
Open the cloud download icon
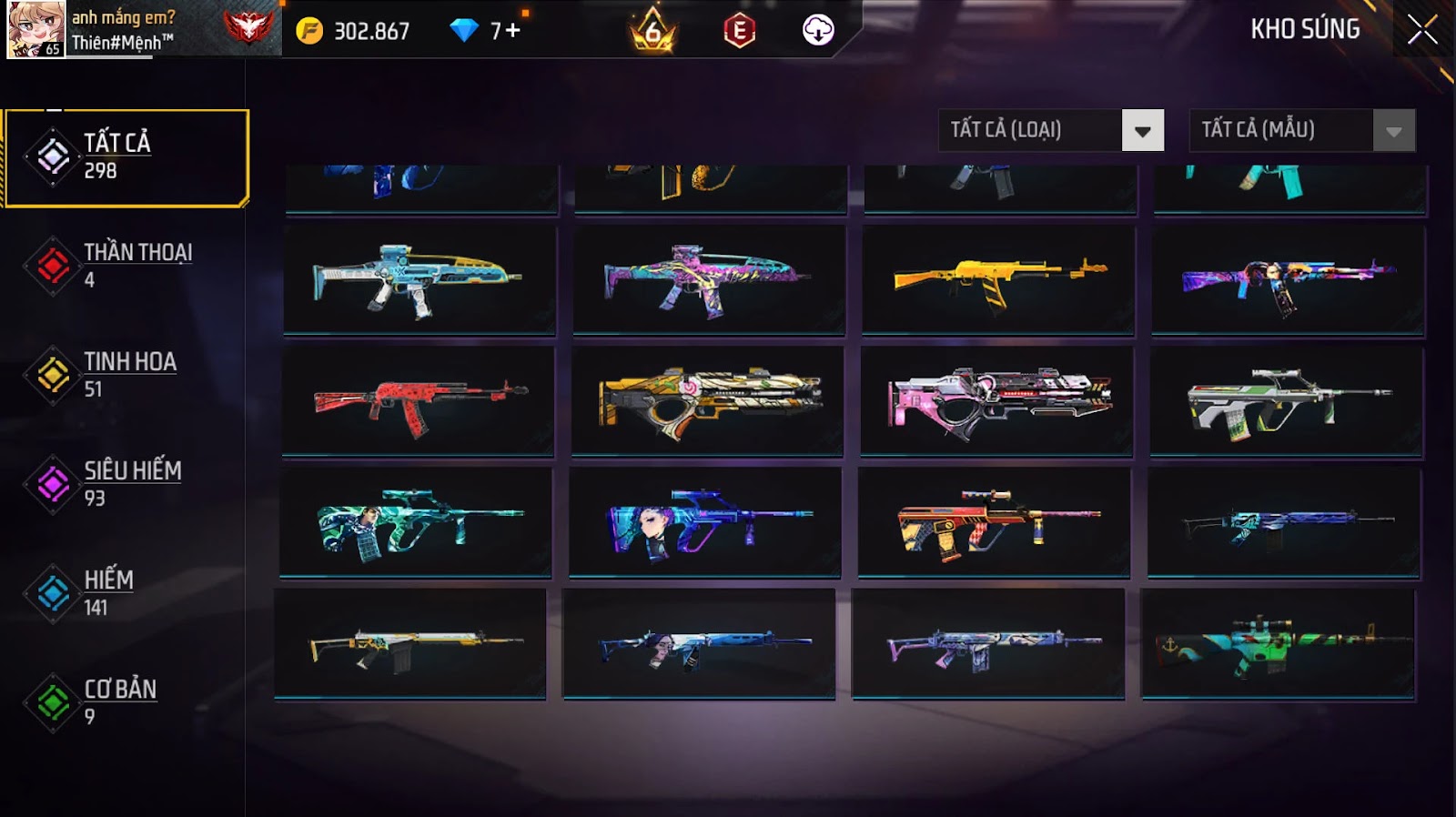818,31
